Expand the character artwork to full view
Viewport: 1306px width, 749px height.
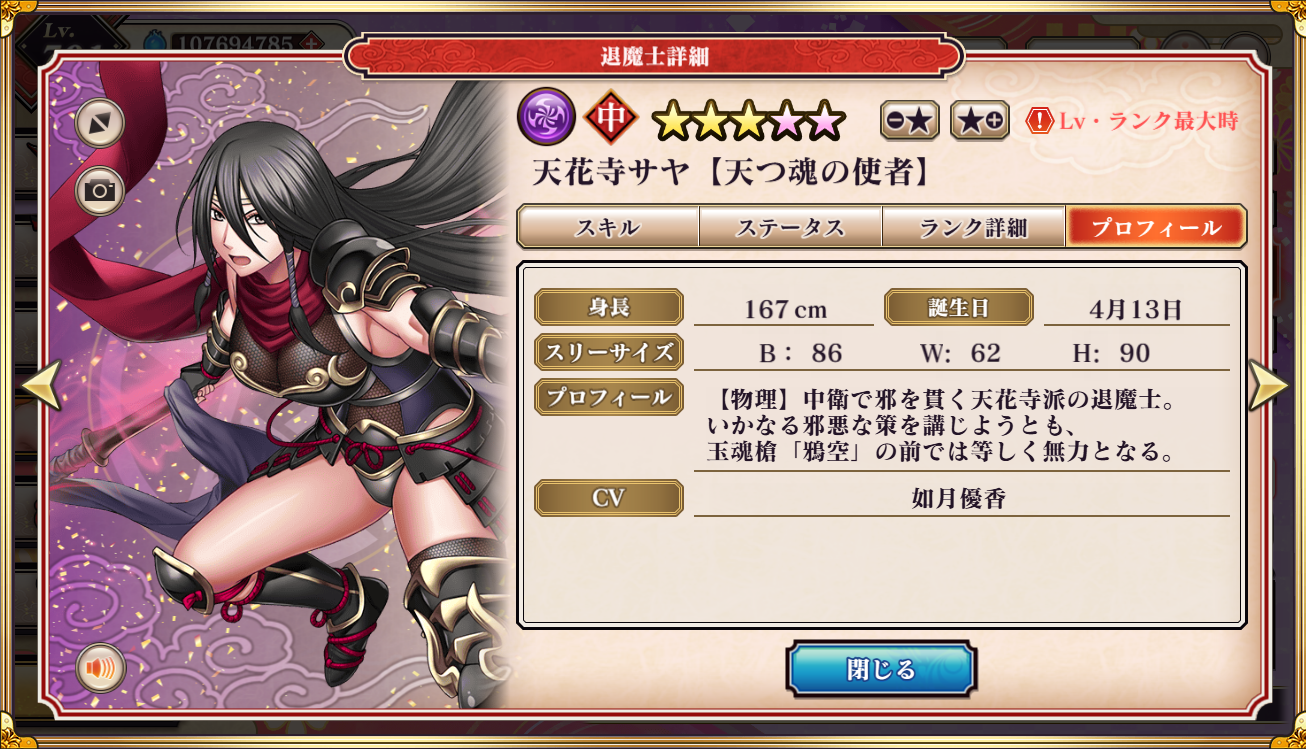[100, 123]
